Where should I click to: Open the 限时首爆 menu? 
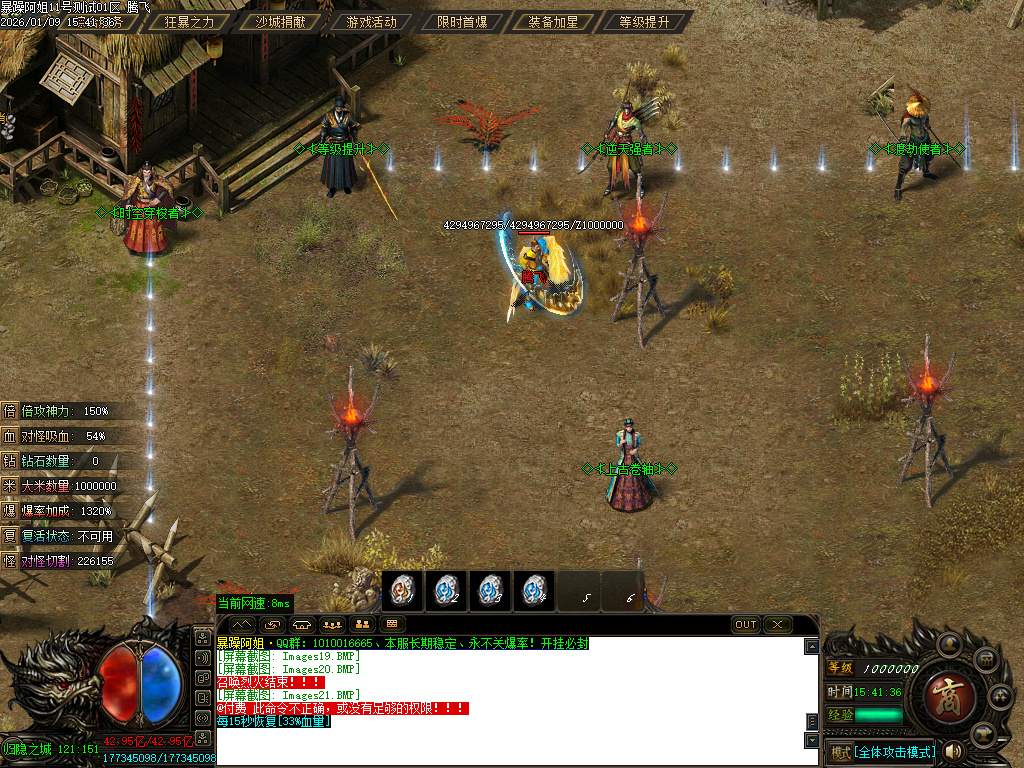tap(462, 21)
